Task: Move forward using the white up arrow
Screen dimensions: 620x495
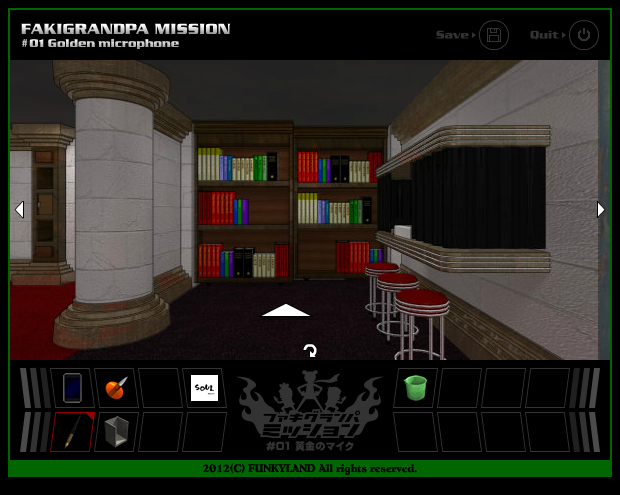Action: click(286, 310)
